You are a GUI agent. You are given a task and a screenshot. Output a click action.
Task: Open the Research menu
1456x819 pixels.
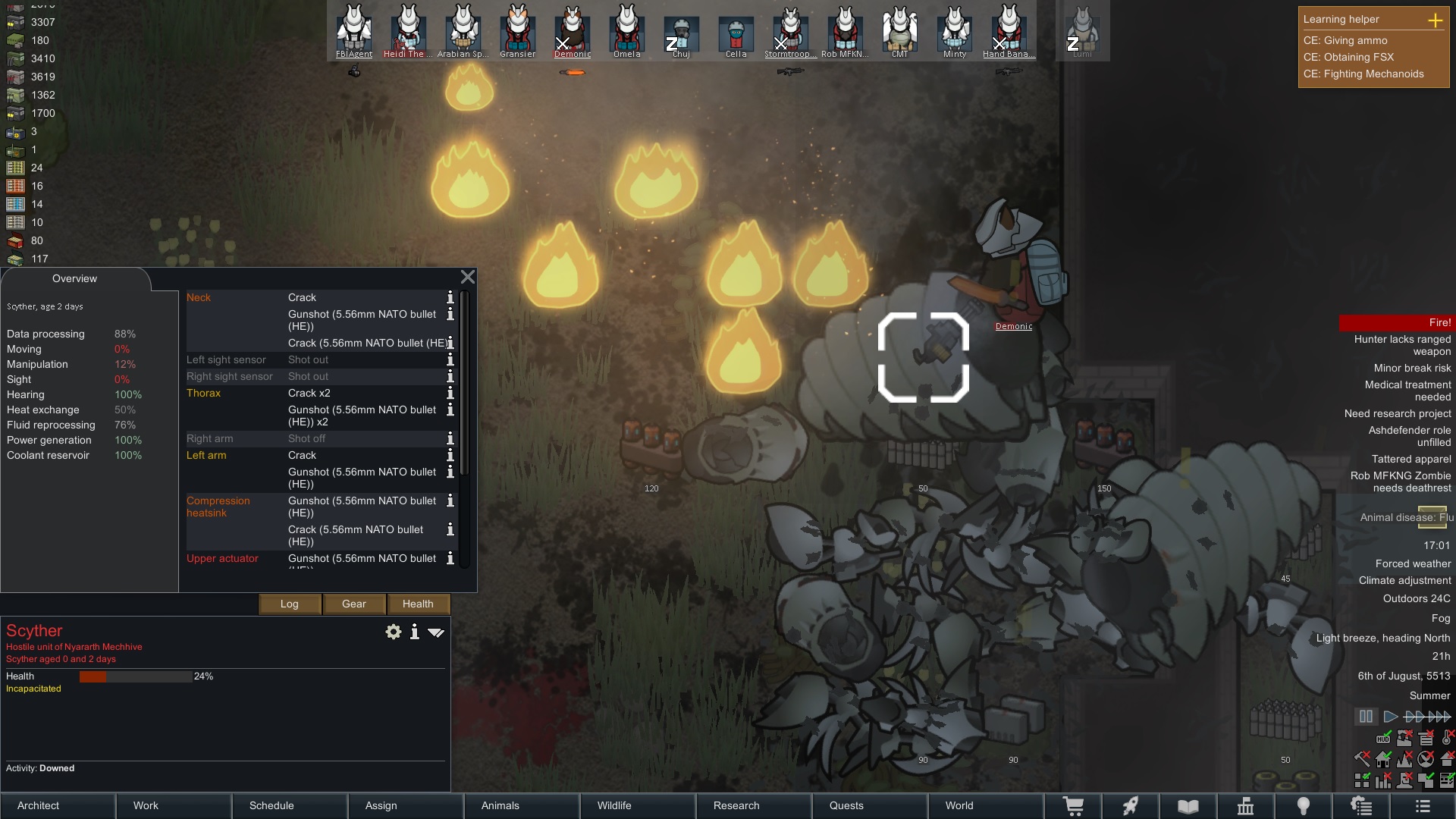754,805
